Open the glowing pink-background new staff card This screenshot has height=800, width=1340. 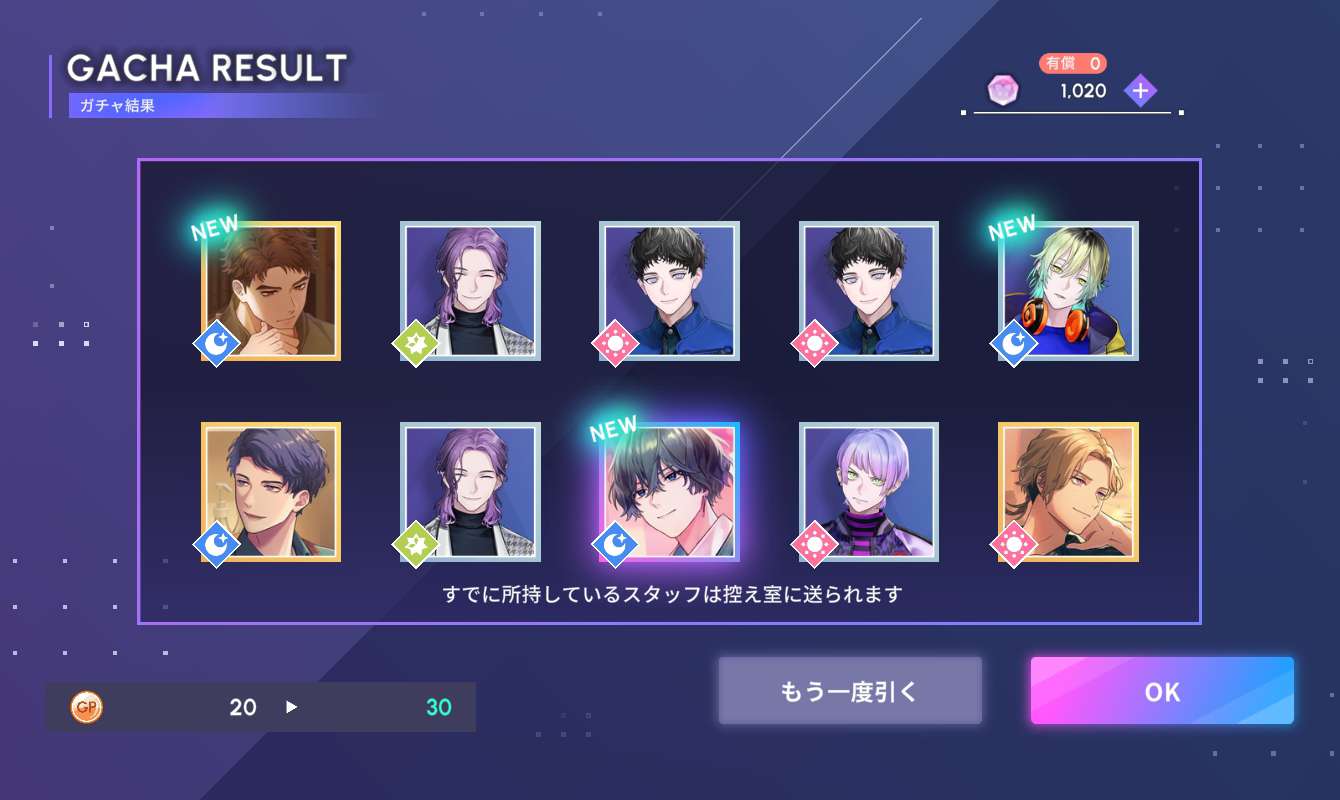[x=670, y=491]
